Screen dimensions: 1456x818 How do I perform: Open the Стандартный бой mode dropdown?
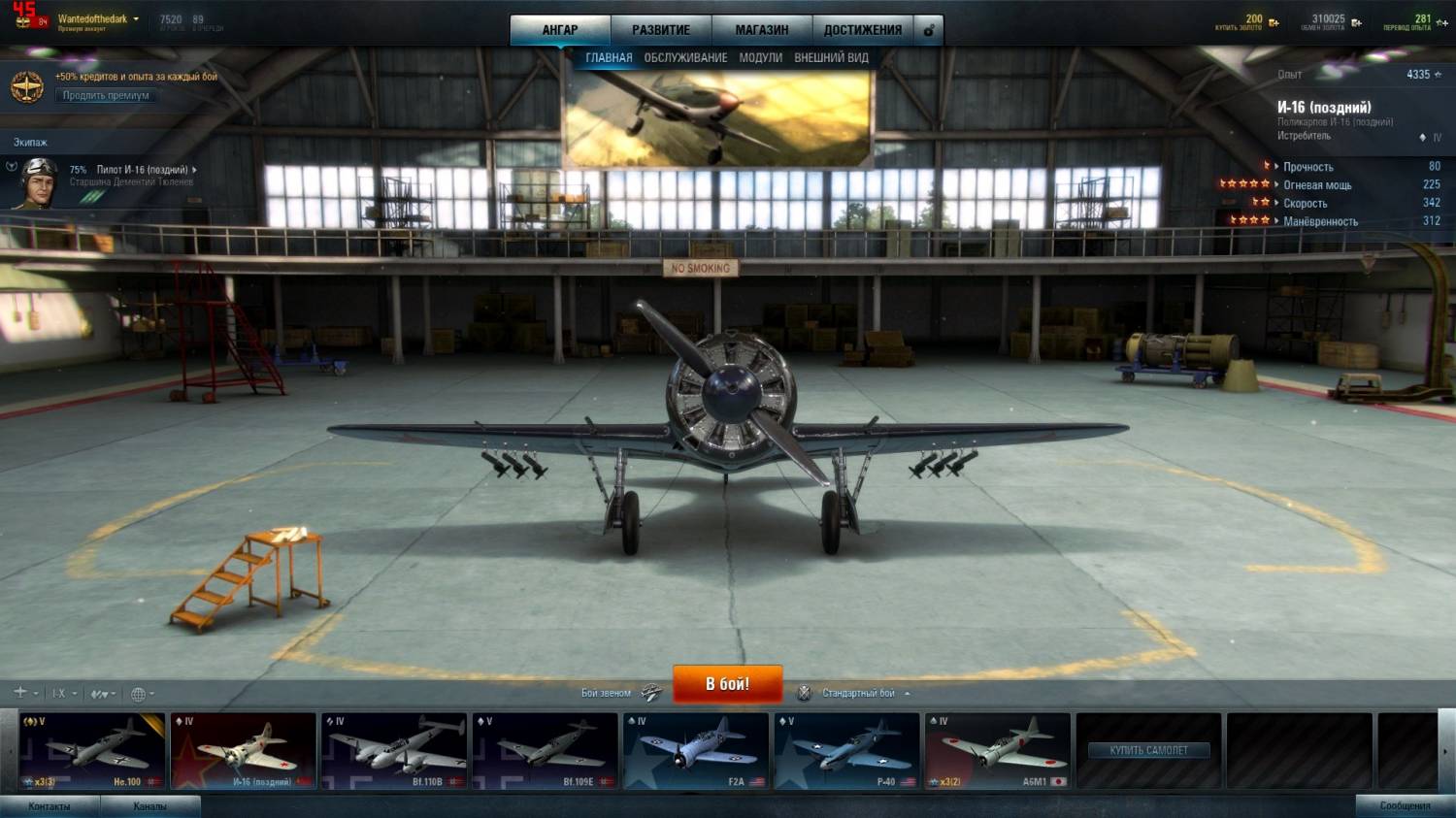click(865, 693)
